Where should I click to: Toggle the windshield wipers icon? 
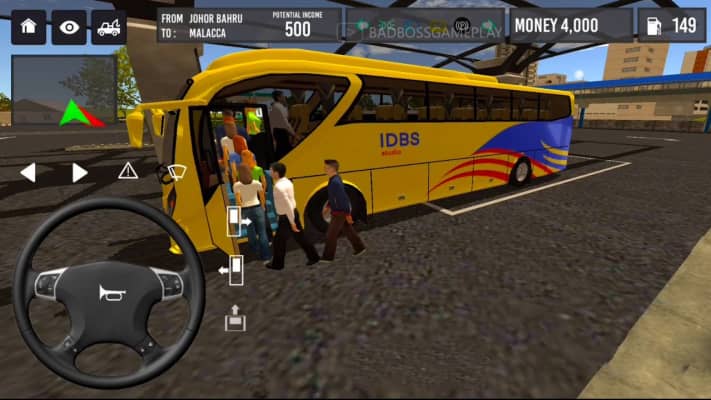(176, 171)
